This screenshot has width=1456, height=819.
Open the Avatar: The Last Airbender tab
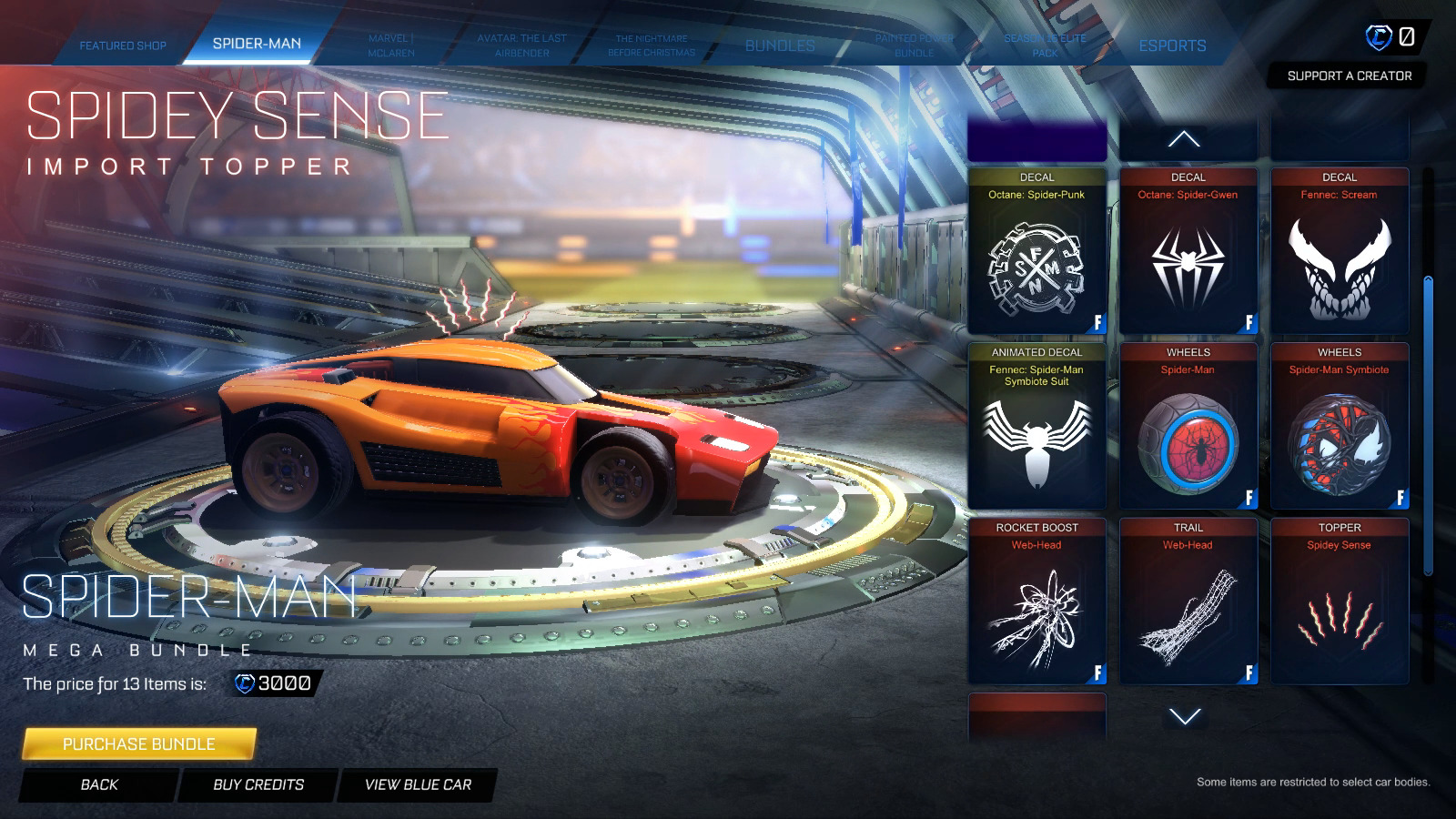[521, 45]
